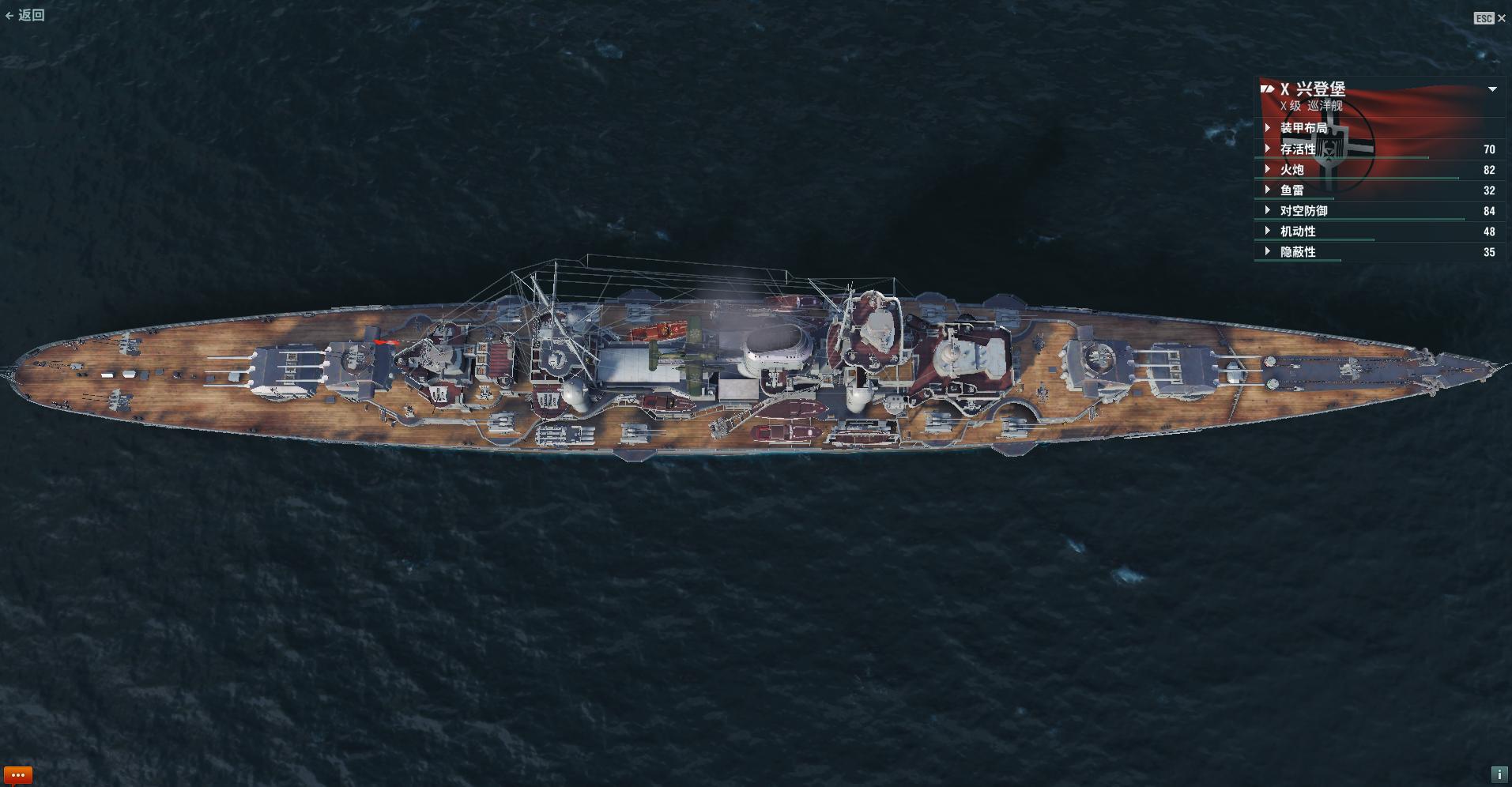Expand the 火炮 artillery section
Screen dimensions: 1512x787
coord(1291,170)
